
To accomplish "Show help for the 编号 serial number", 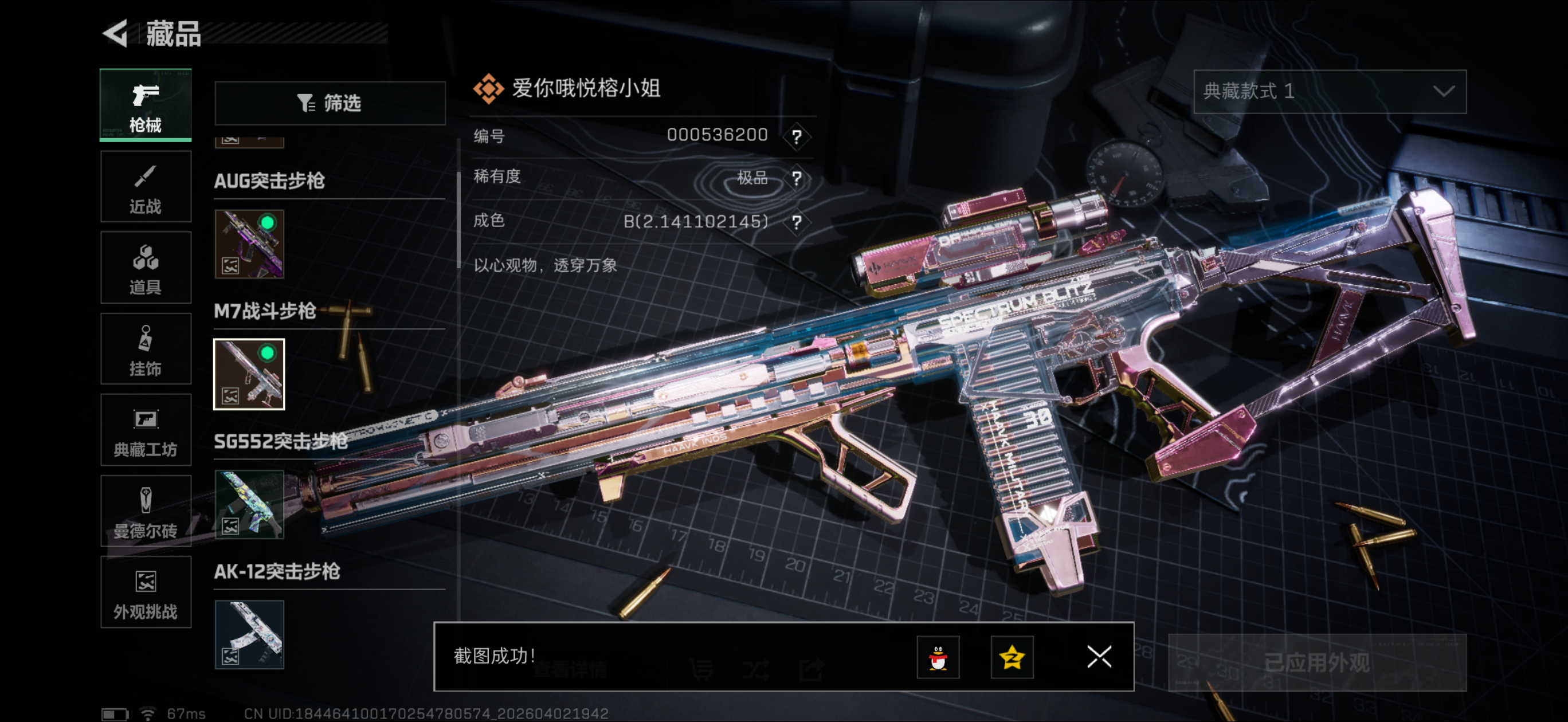I will 796,136.
